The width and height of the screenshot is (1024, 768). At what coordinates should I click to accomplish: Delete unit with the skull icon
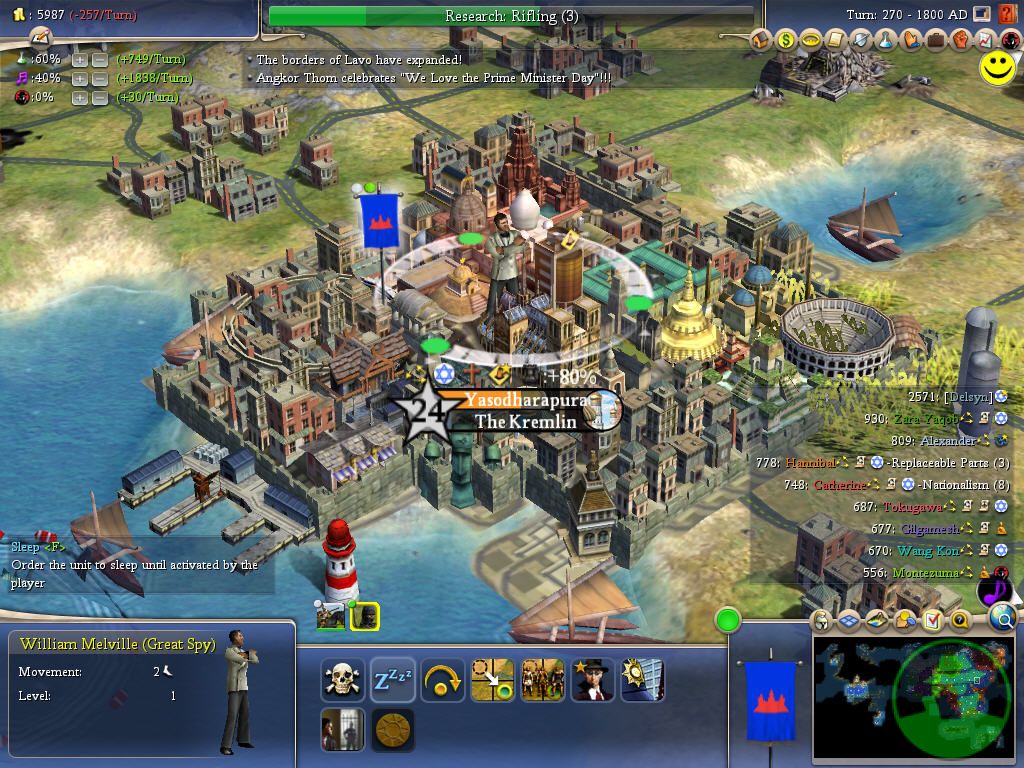(x=343, y=679)
